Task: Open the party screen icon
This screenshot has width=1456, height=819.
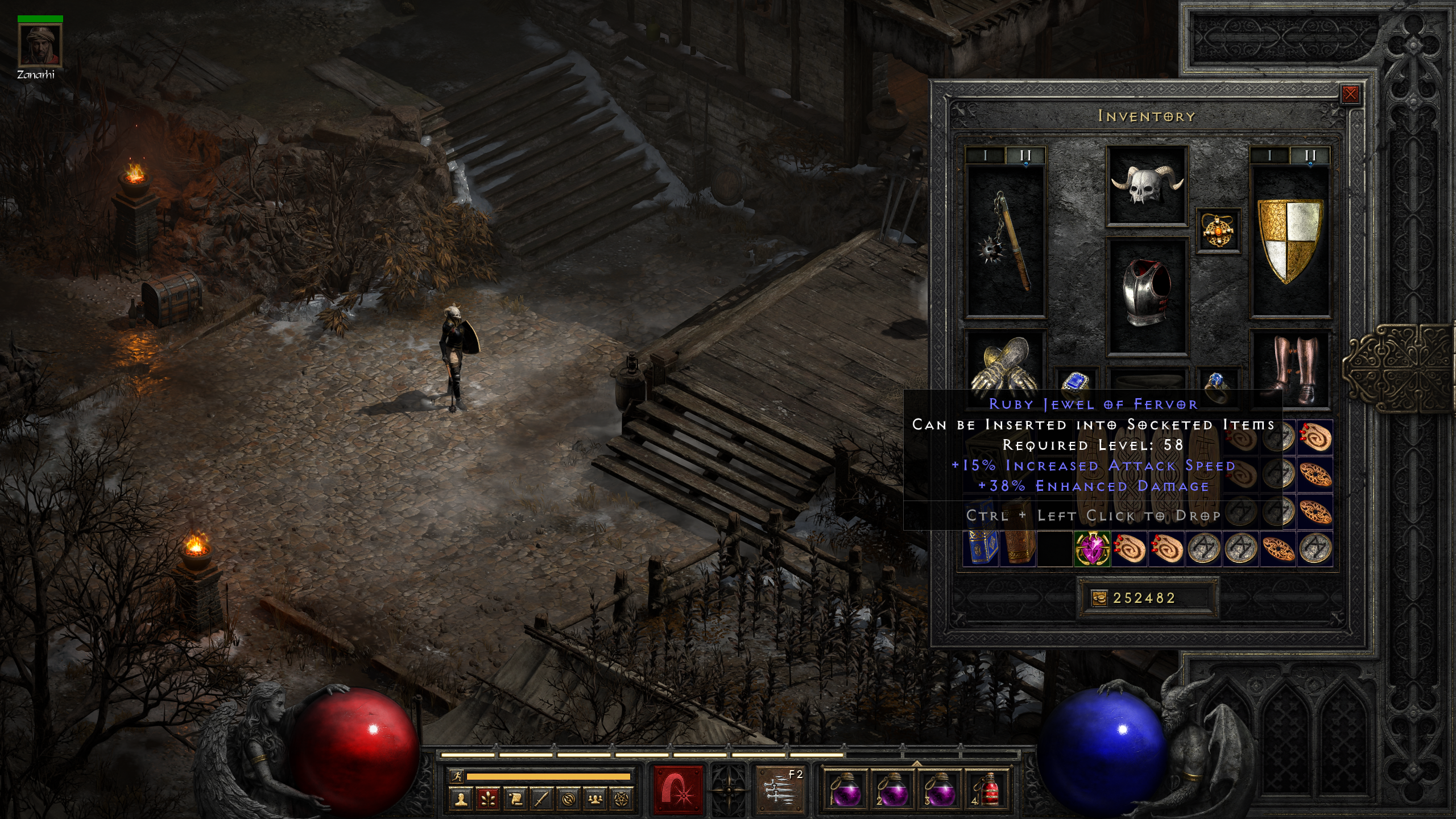Action: click(595, 800)
